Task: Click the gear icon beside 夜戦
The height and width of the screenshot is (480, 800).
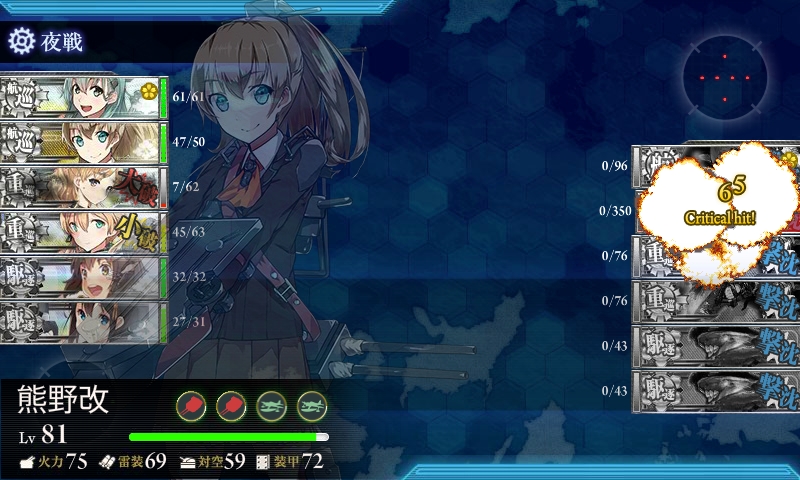Action: click(x=21, y=41)
